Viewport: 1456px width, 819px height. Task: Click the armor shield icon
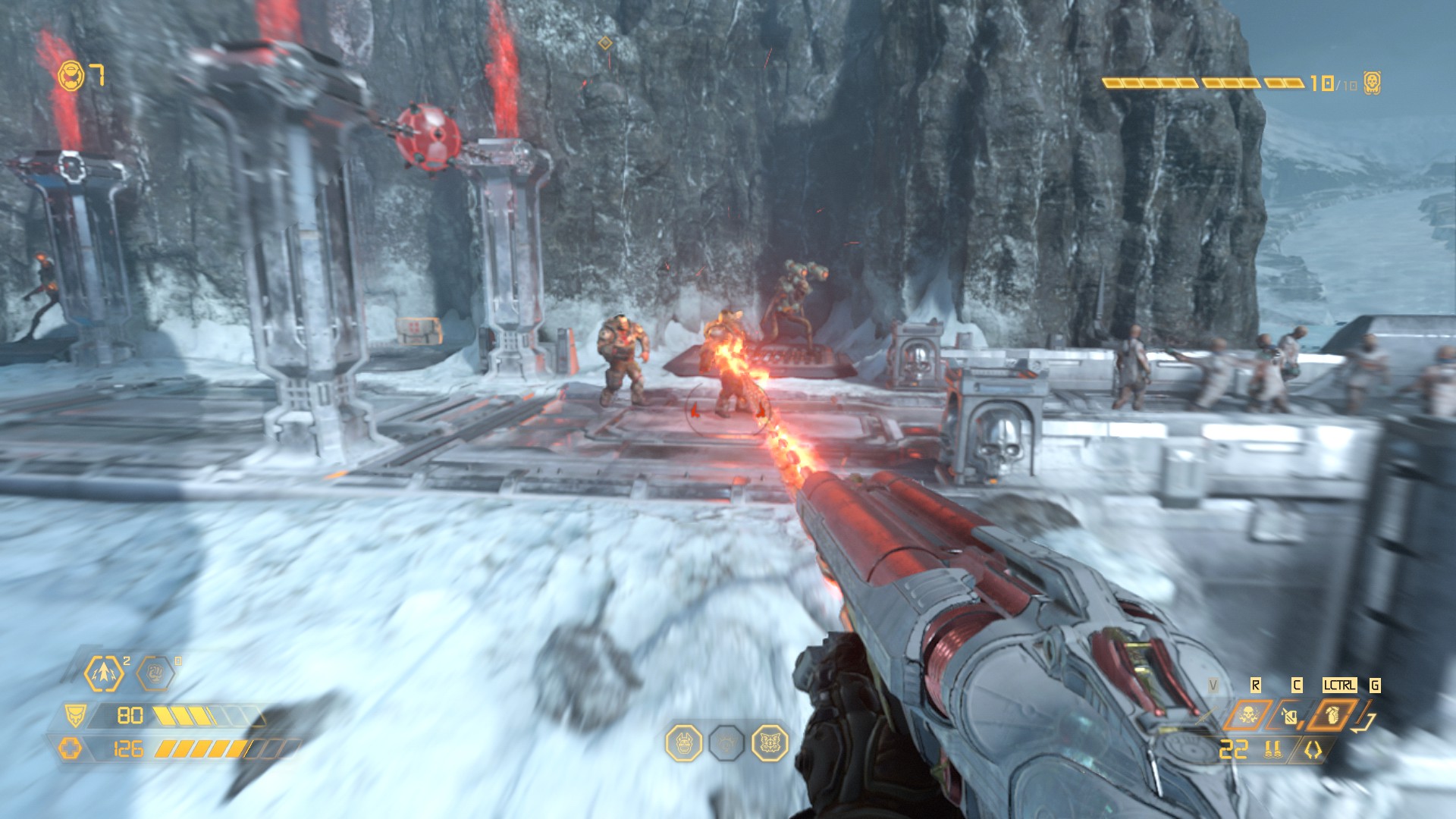click(x=75, y=716)
